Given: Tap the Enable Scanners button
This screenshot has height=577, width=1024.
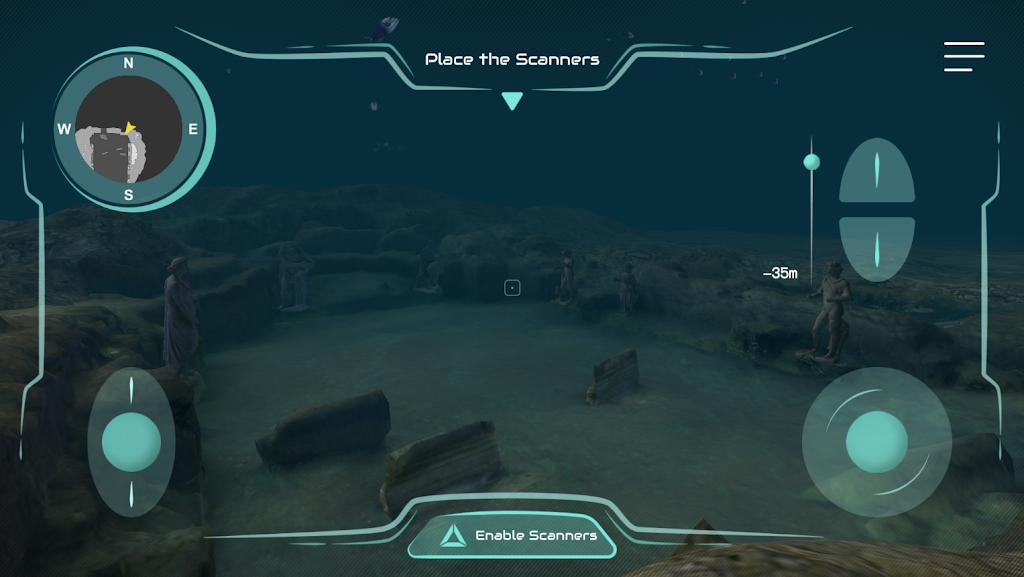Looking at the screenshot, I should [512, 536].
